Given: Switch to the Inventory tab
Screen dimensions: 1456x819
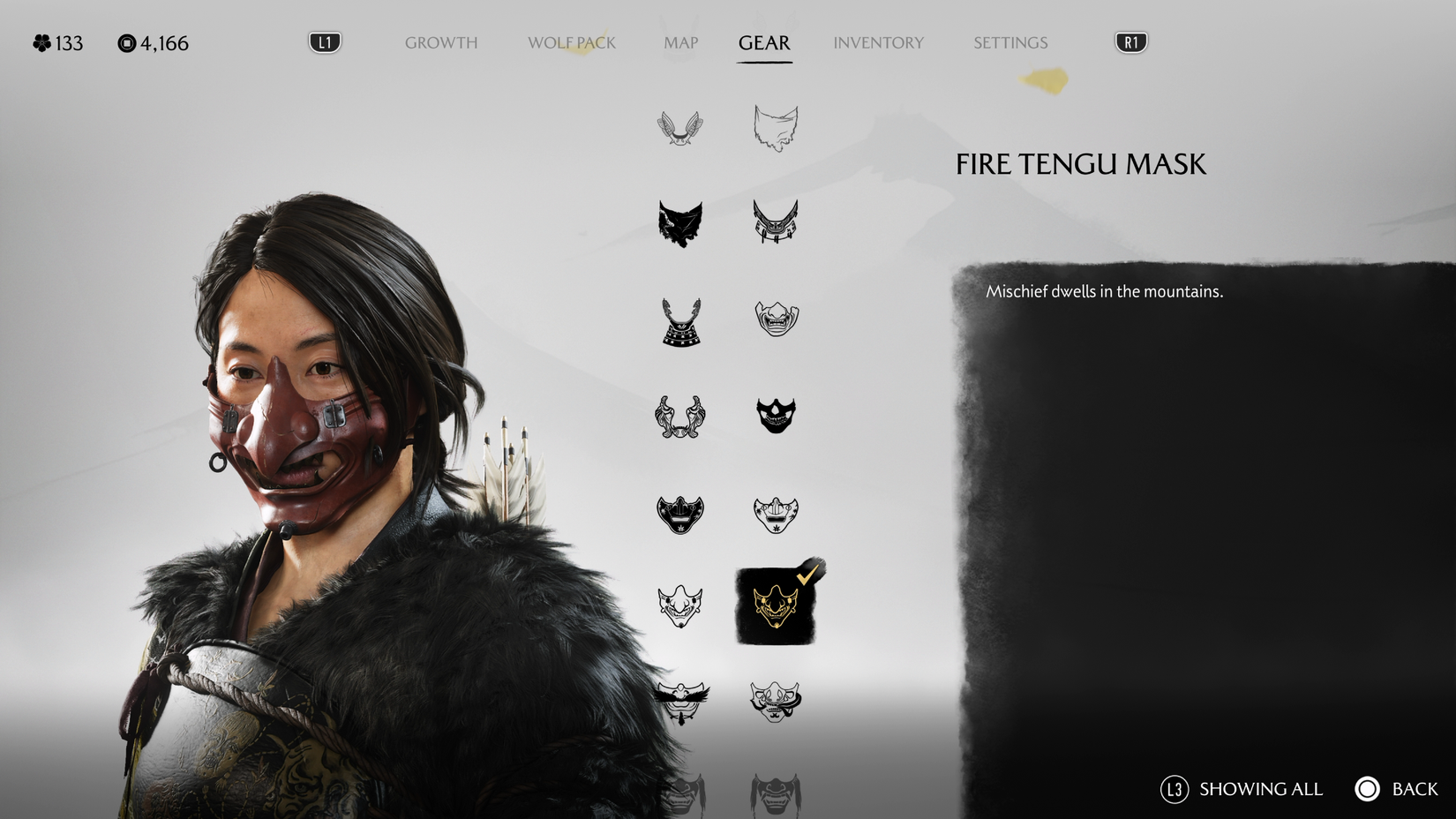Looking at the screenshot, I should pos(878,41).
